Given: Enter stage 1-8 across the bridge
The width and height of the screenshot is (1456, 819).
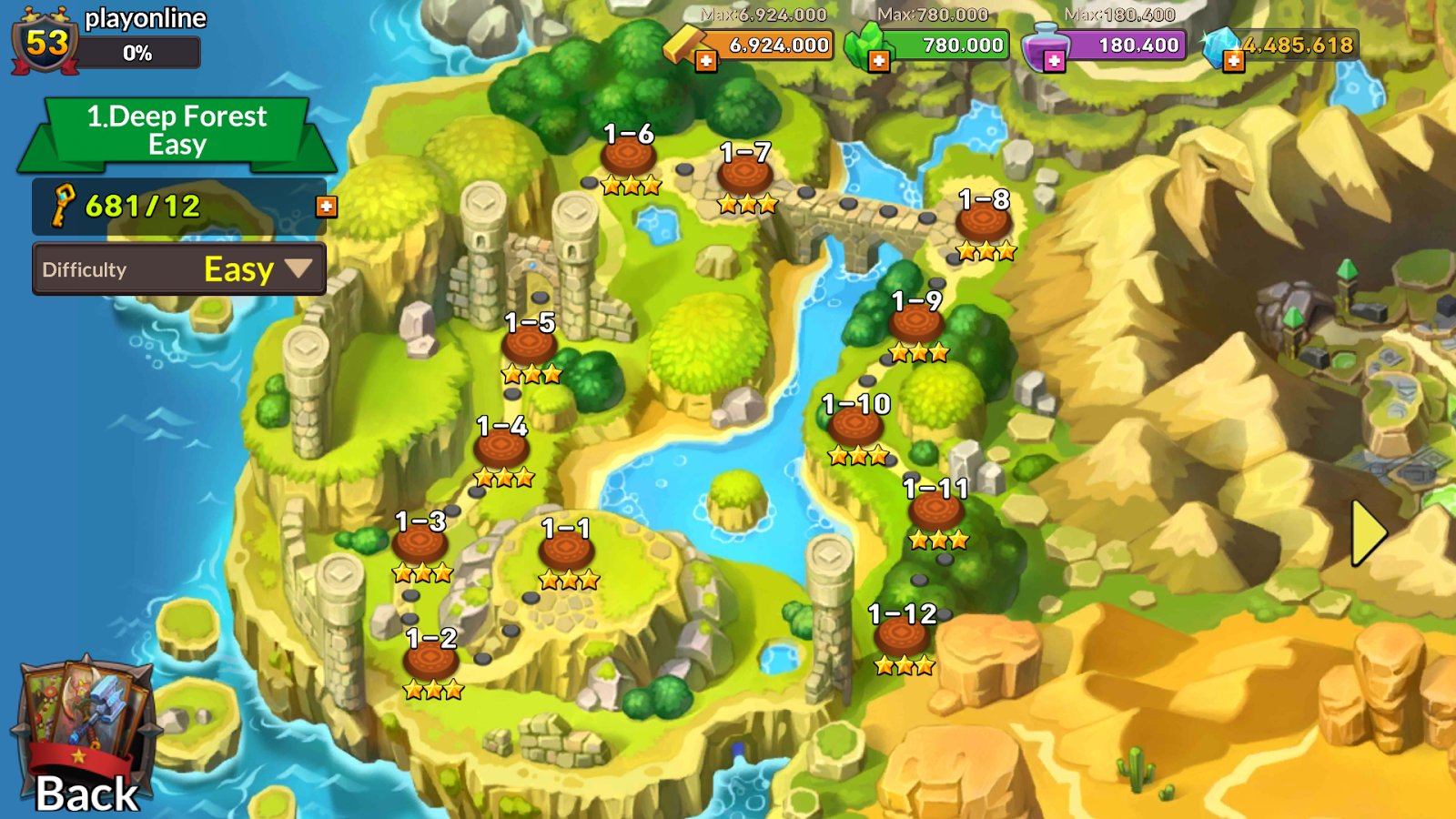Looking at the screenshot, I should coord(984,222).
